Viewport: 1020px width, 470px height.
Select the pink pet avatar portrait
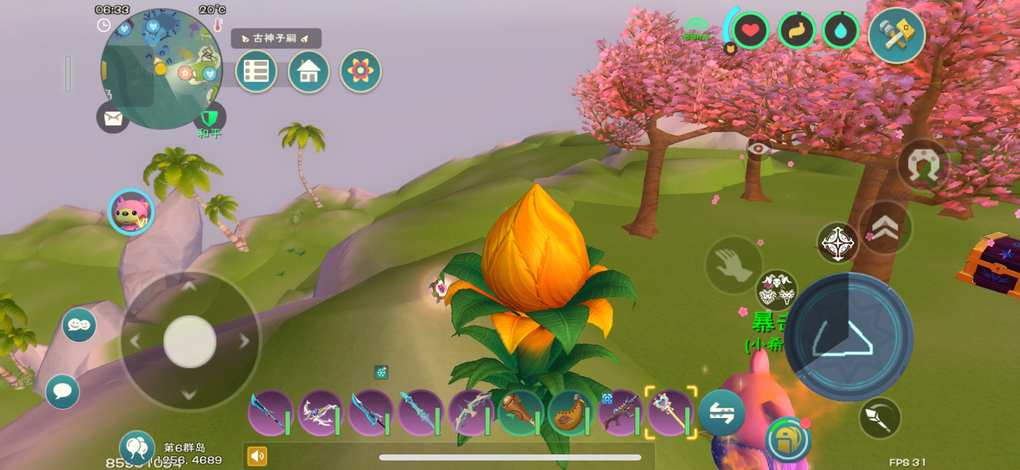[131, 212]
